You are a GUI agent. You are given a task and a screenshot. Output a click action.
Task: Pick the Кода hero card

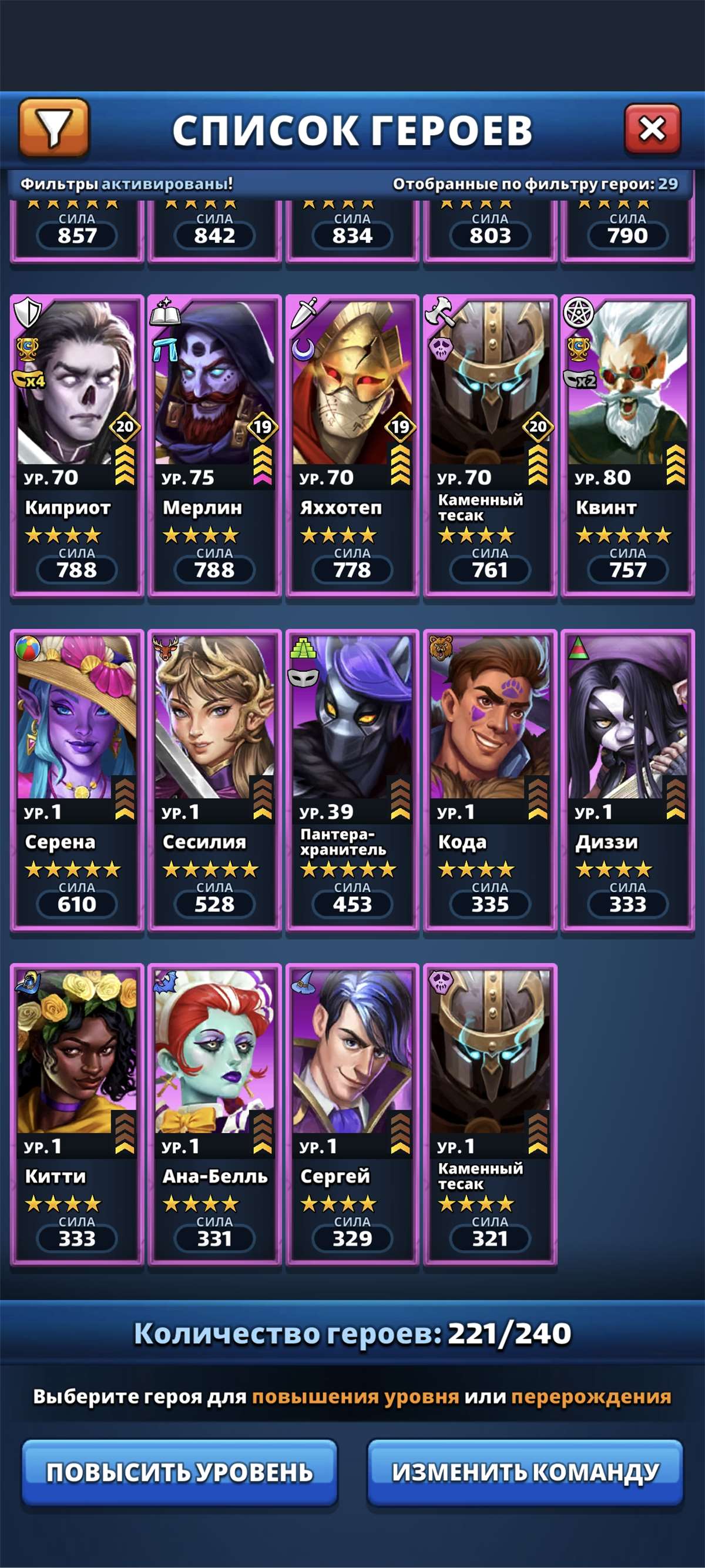point(489,779)
